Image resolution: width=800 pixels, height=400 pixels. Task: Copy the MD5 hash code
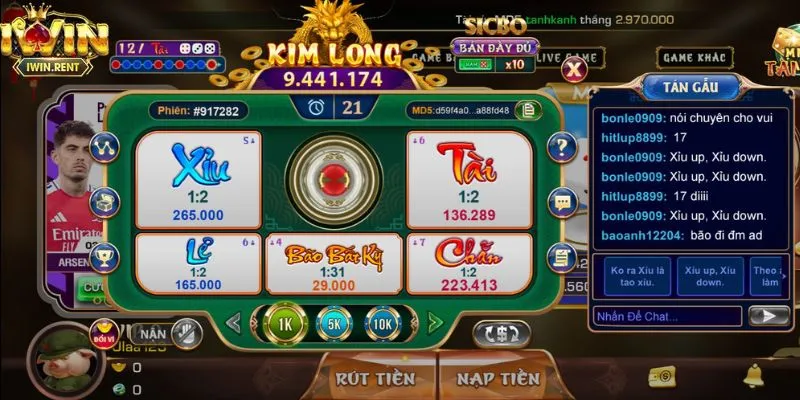click(x=526, y=110)
